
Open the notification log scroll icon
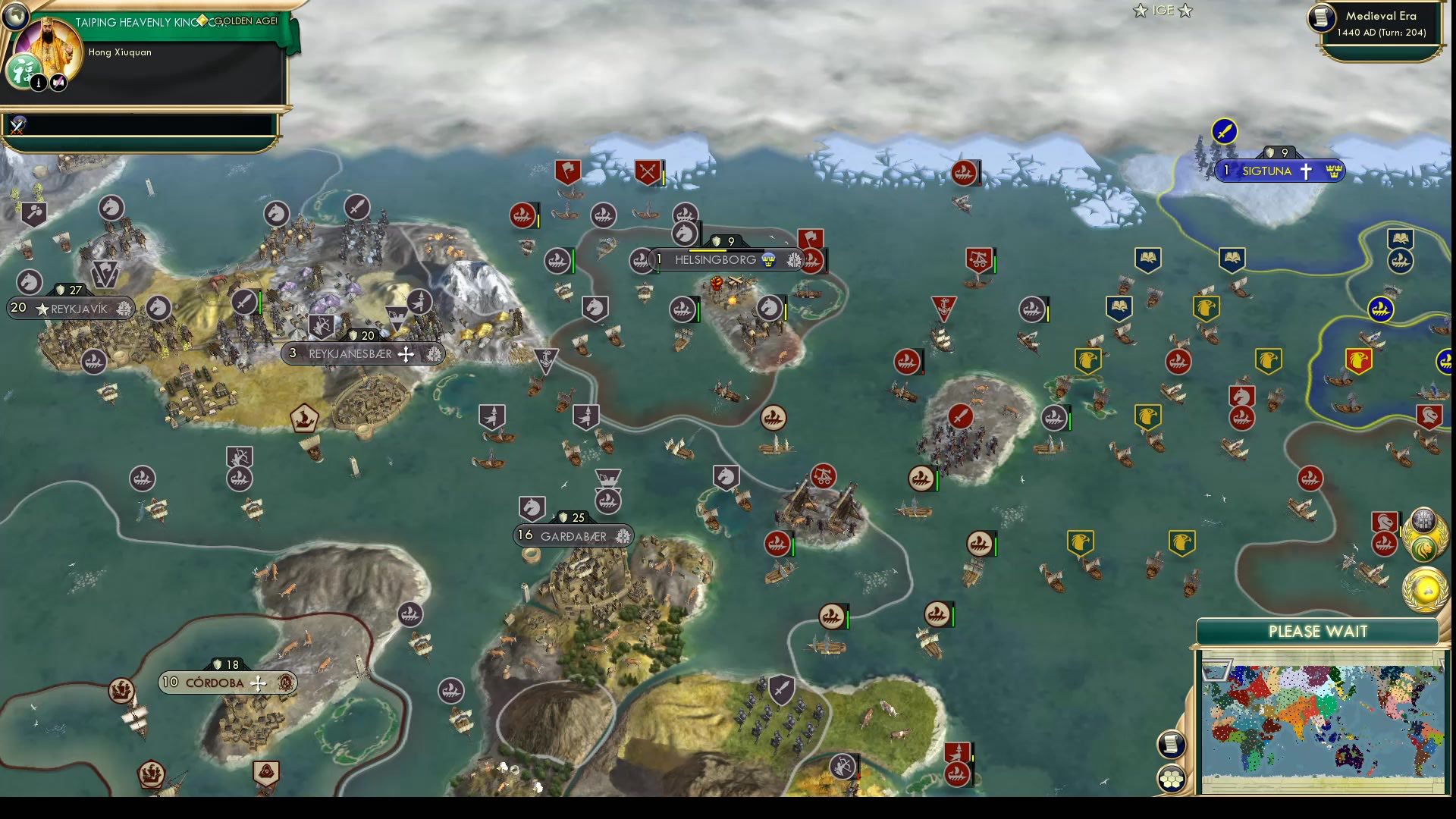[1172, 743]
